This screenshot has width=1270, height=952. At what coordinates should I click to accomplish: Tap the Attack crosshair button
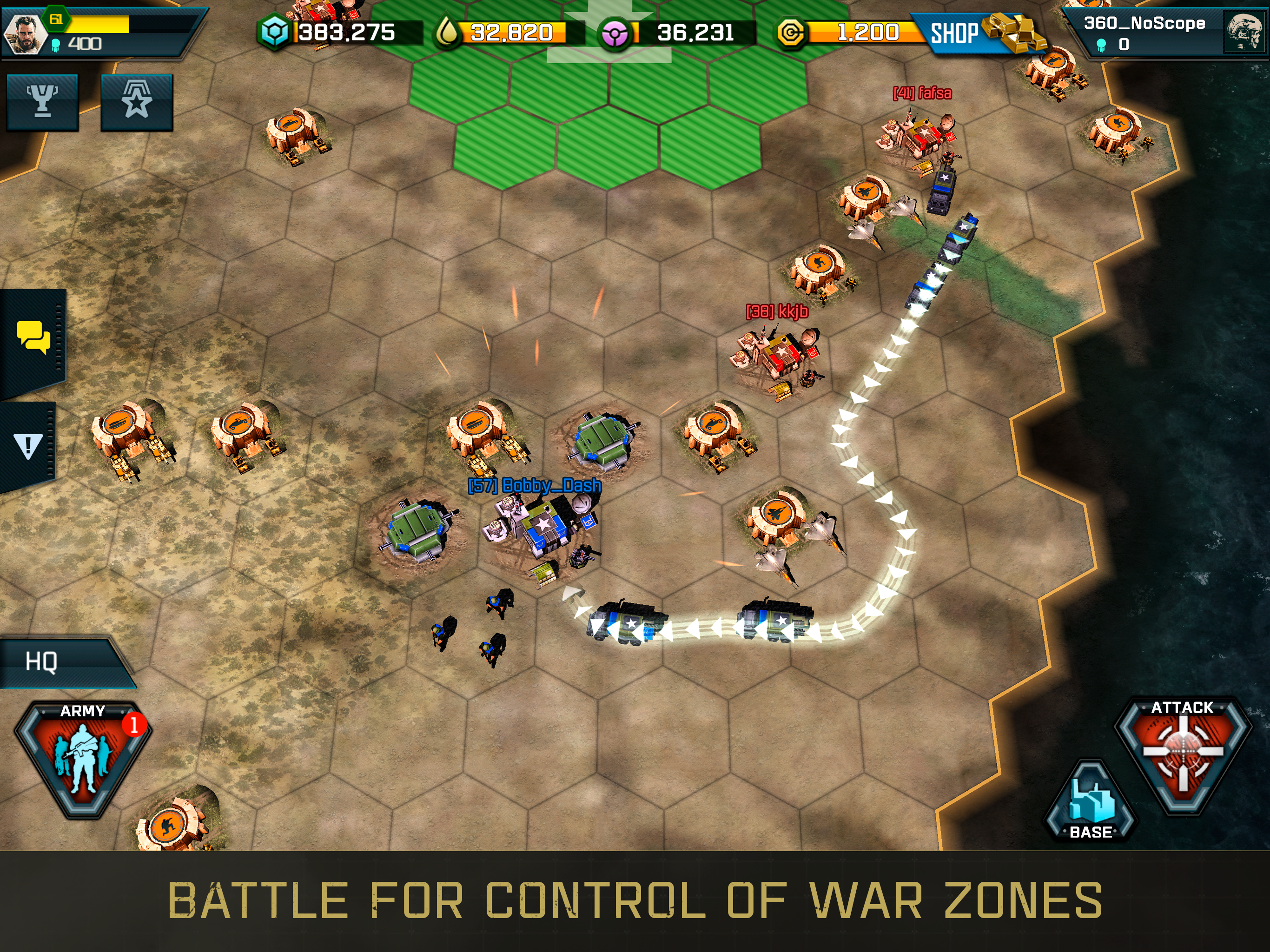click(1182, 752)
